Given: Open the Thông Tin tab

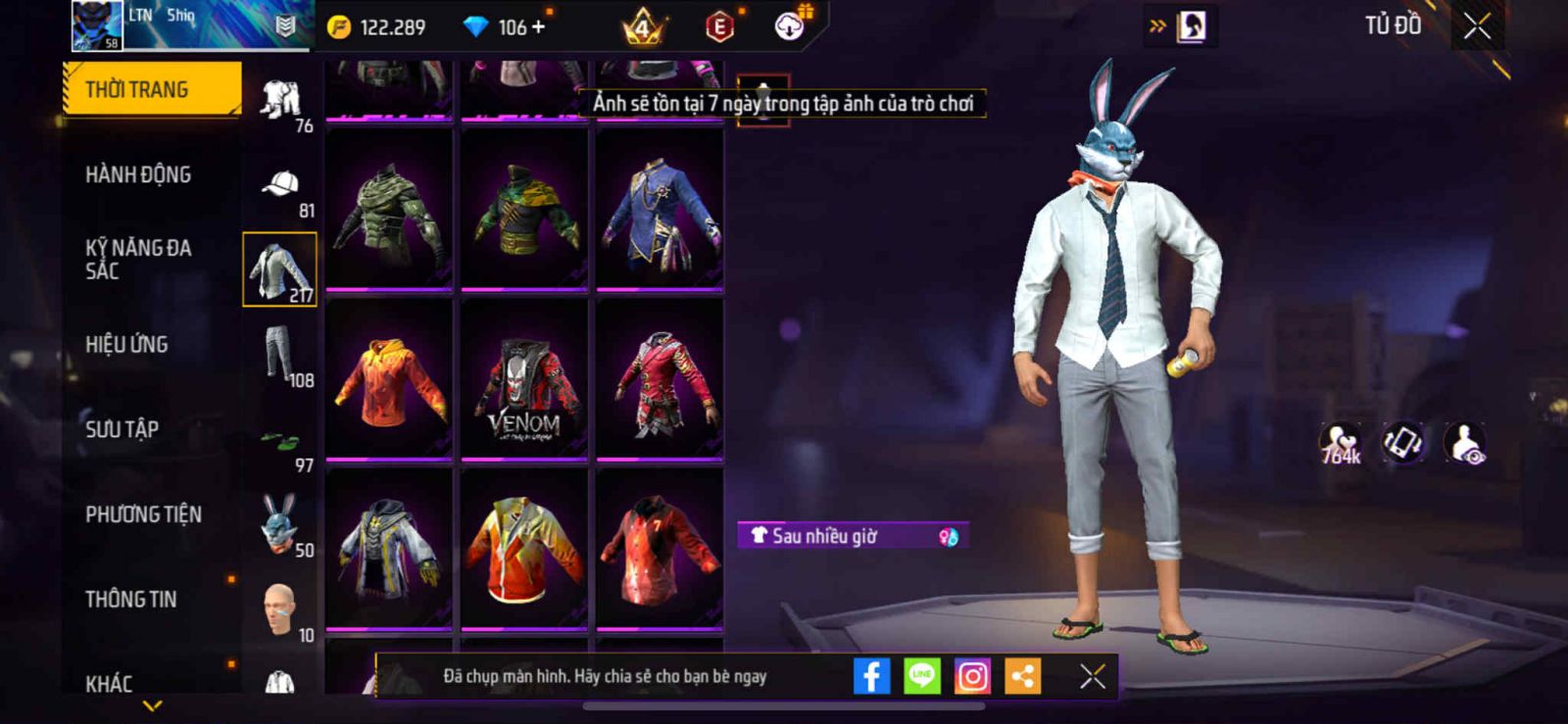Looking at the screenshot, I should tap(131, 599).
